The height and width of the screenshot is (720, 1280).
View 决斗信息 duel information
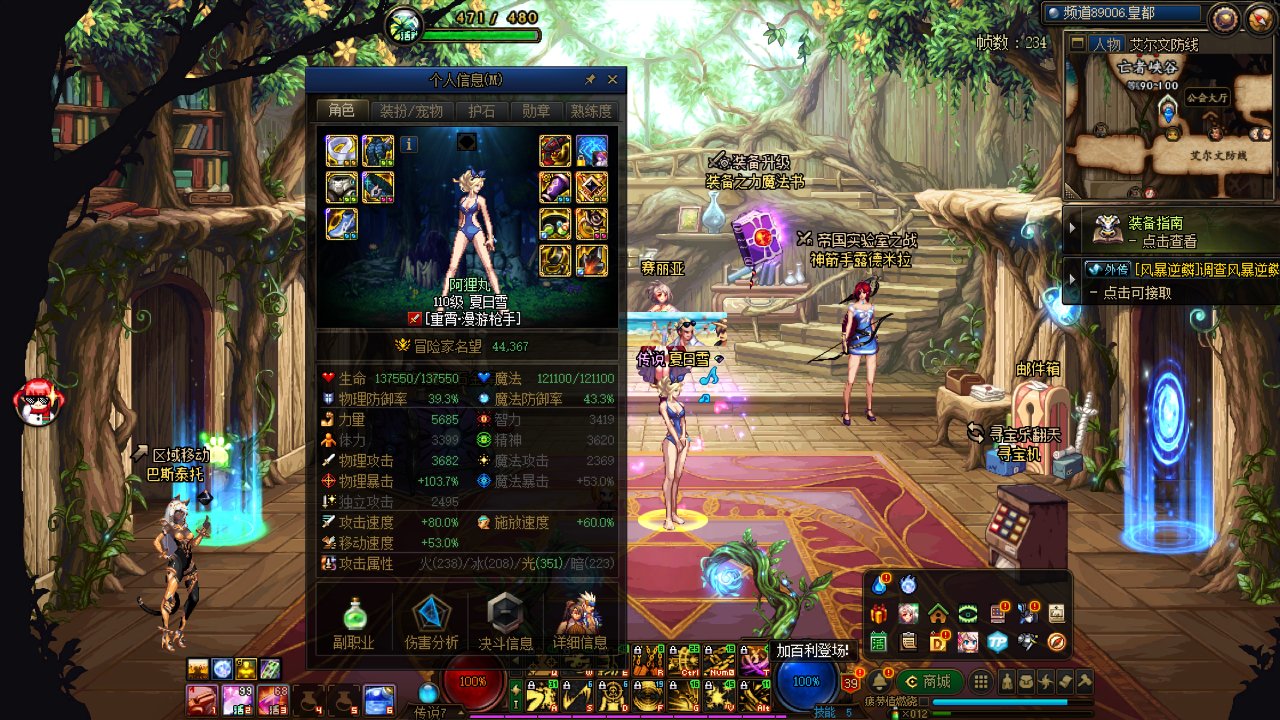(x=505, y=622)
